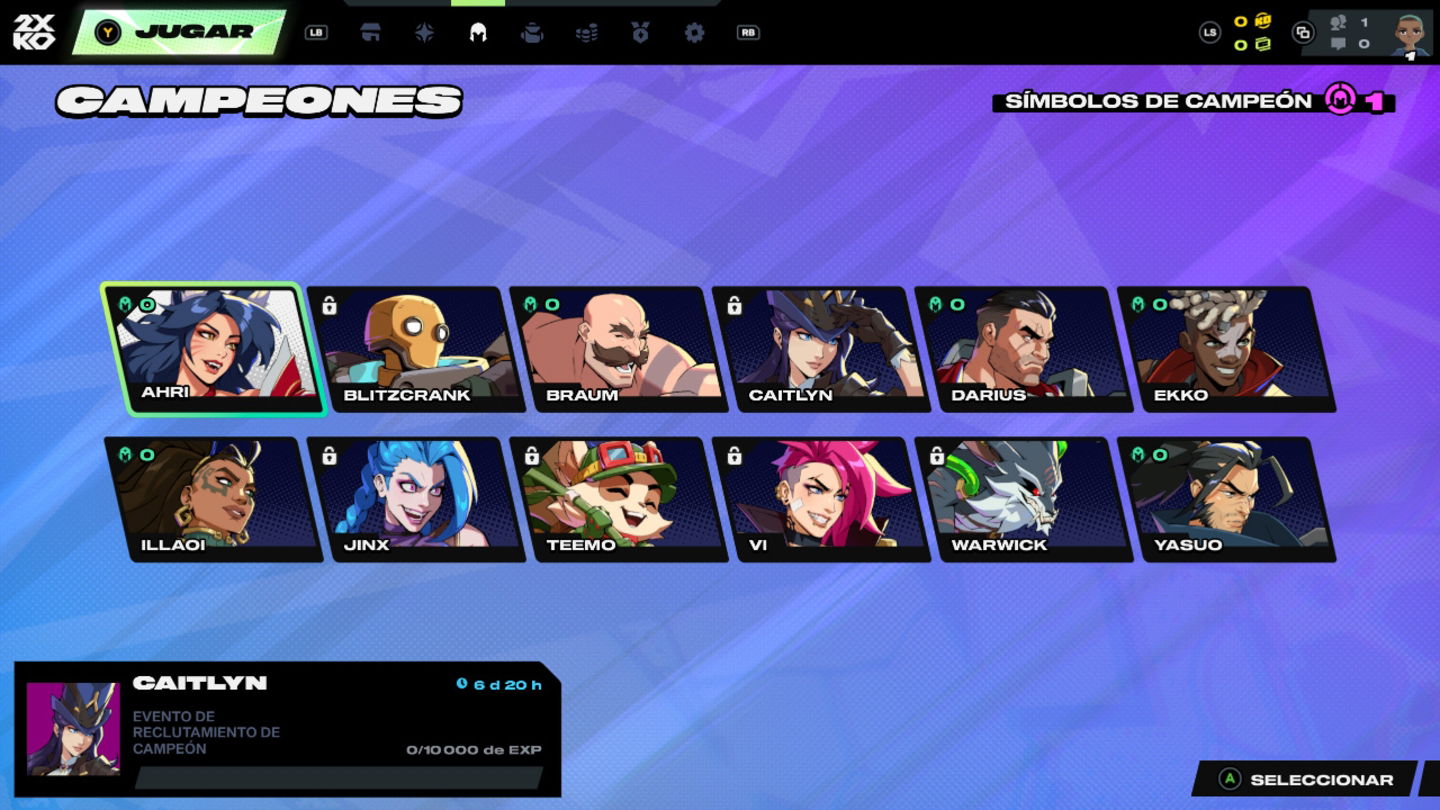Pick the Braum champion tile

pos(619,348)
